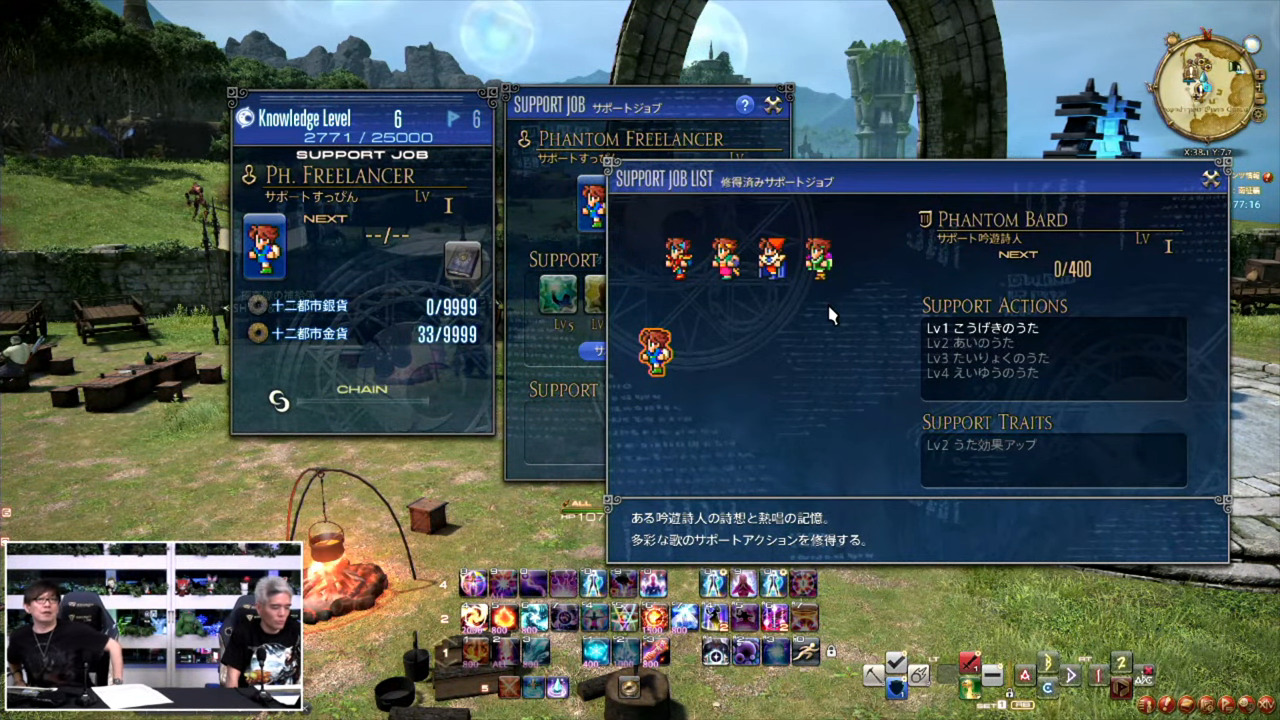Open the Support Job help button

click(x=744, y=104)
